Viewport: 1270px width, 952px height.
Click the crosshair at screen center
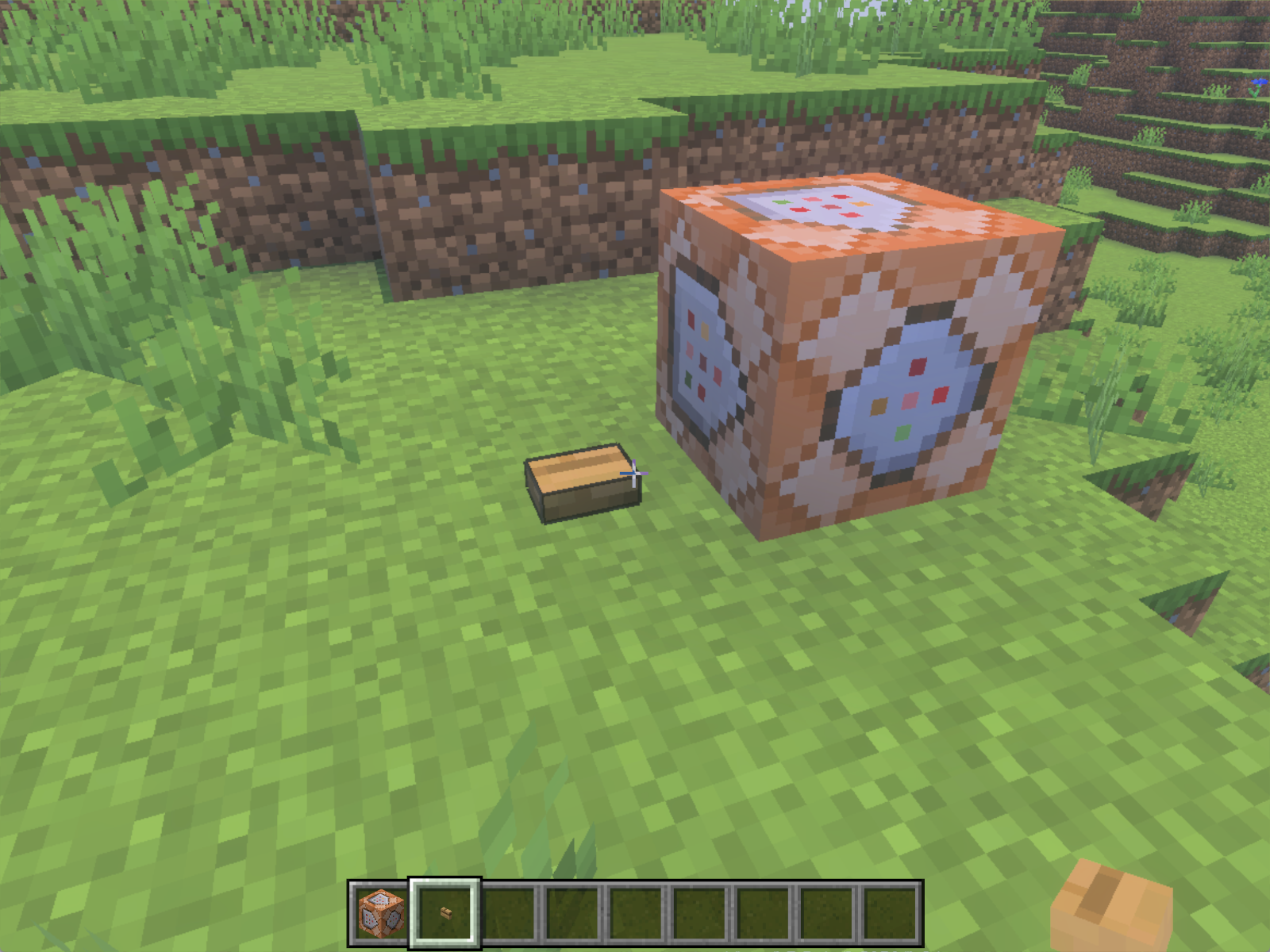pyautogui.click(x=635, y=474)
